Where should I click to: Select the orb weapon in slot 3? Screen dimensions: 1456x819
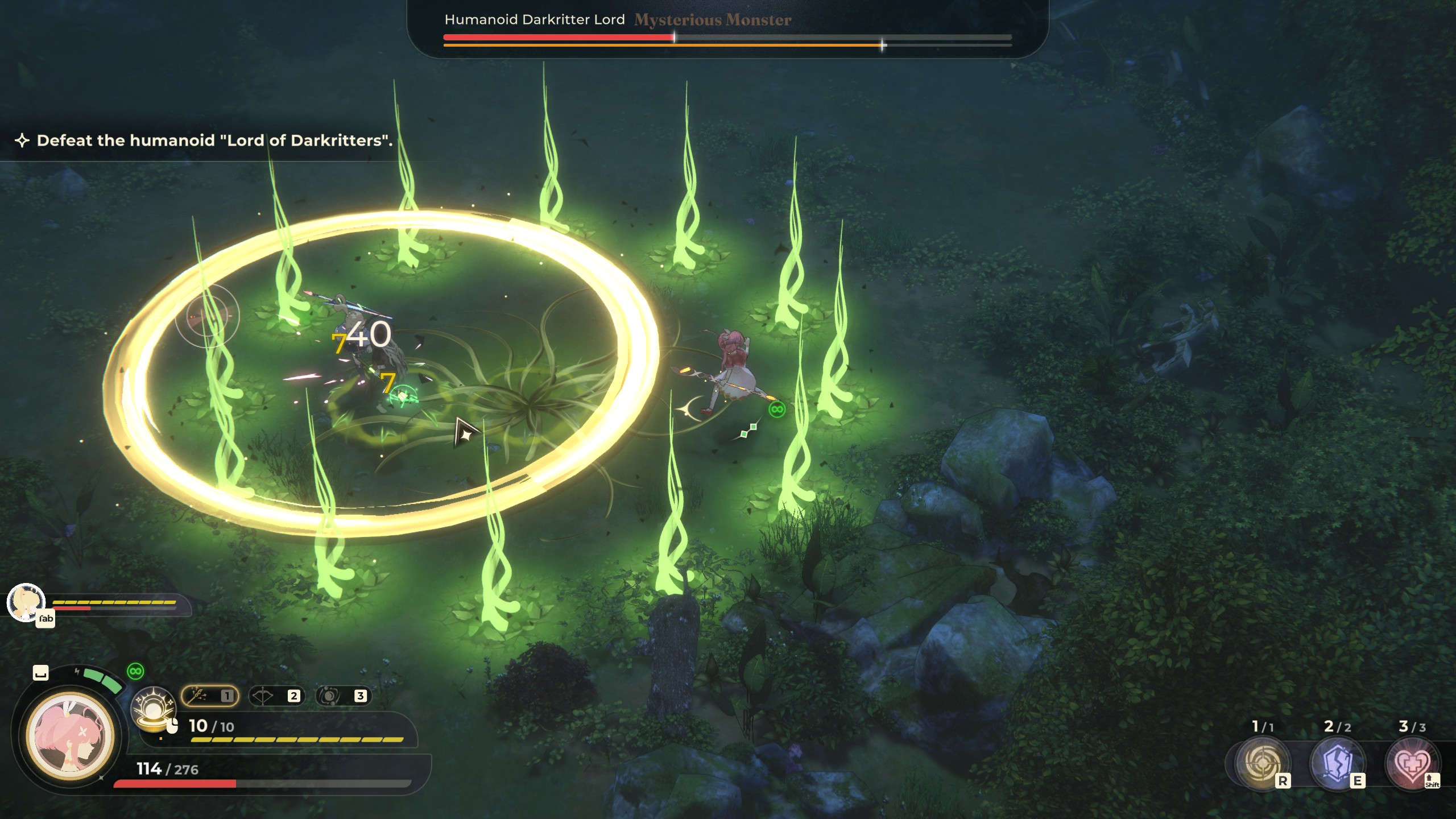point(343,695)
